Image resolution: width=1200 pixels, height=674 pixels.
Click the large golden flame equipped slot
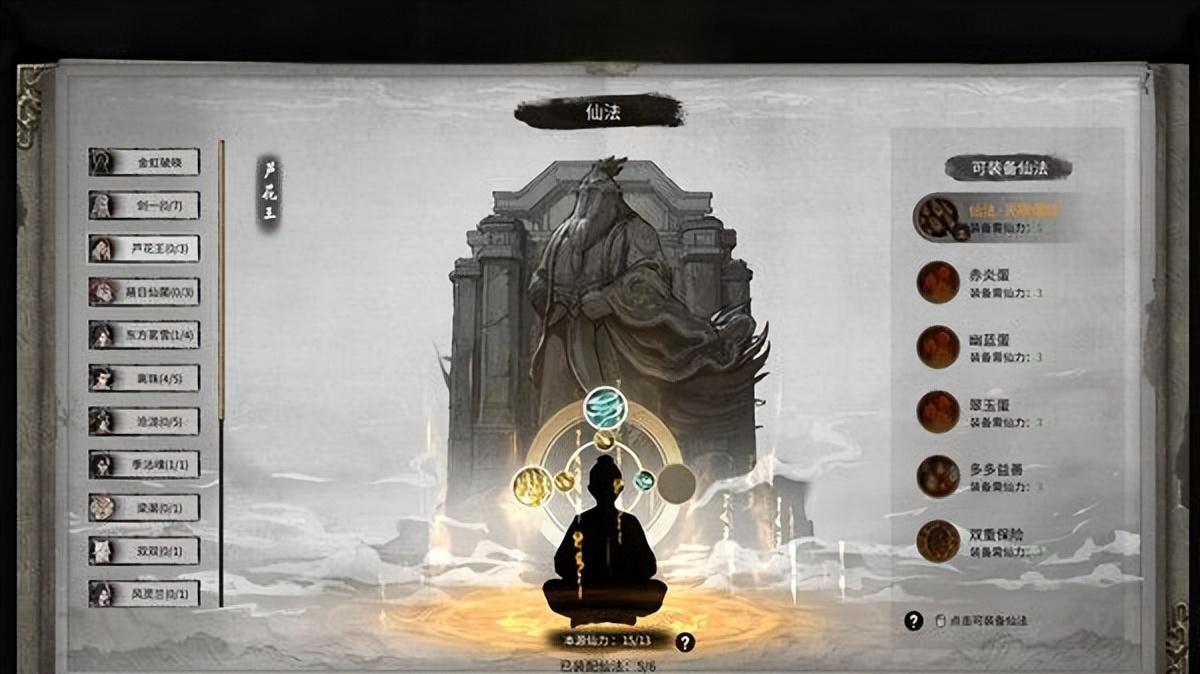pos(533,485)
